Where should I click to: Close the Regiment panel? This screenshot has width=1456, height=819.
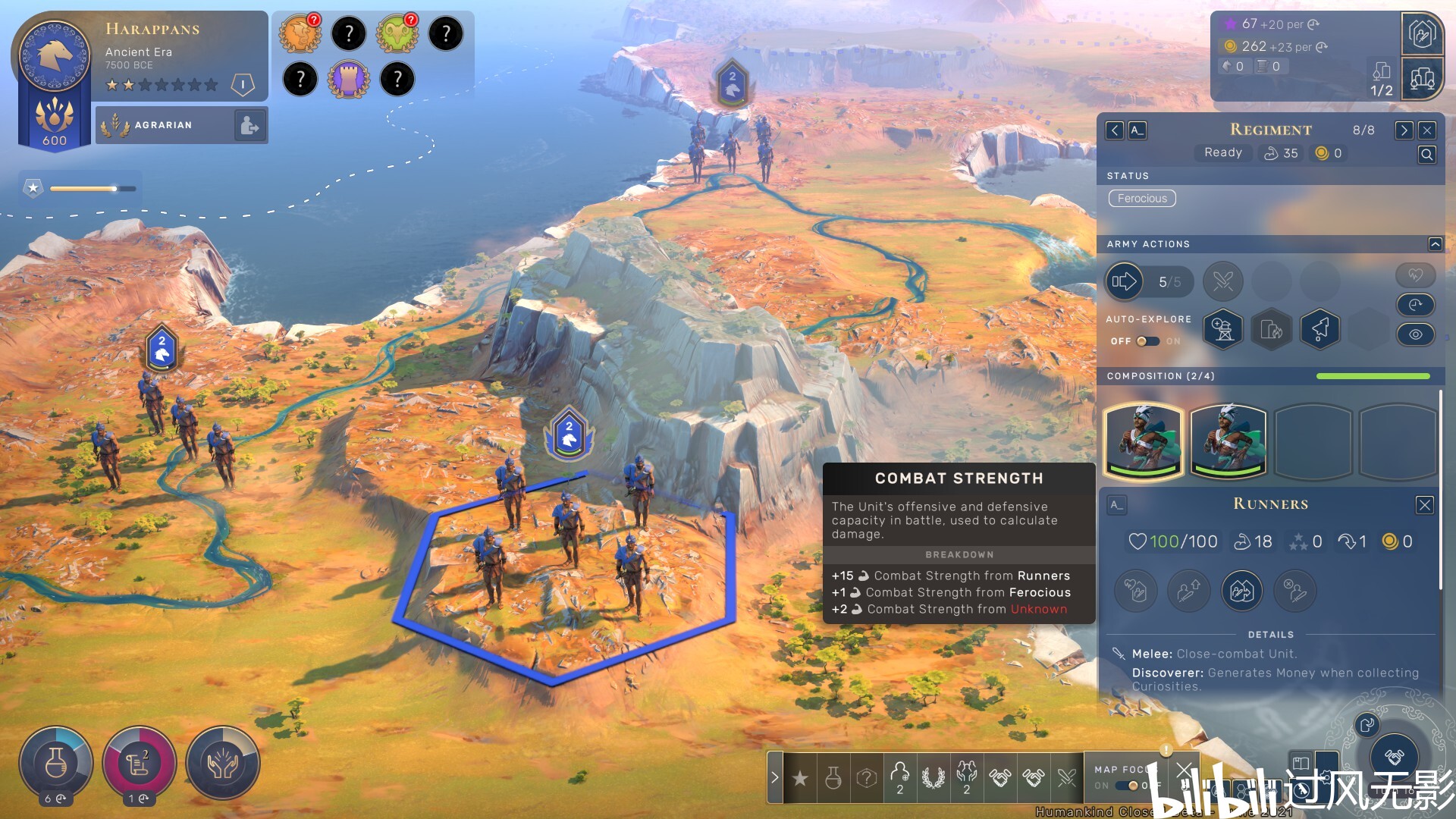pyautogui.click(x=1426, y=130)
